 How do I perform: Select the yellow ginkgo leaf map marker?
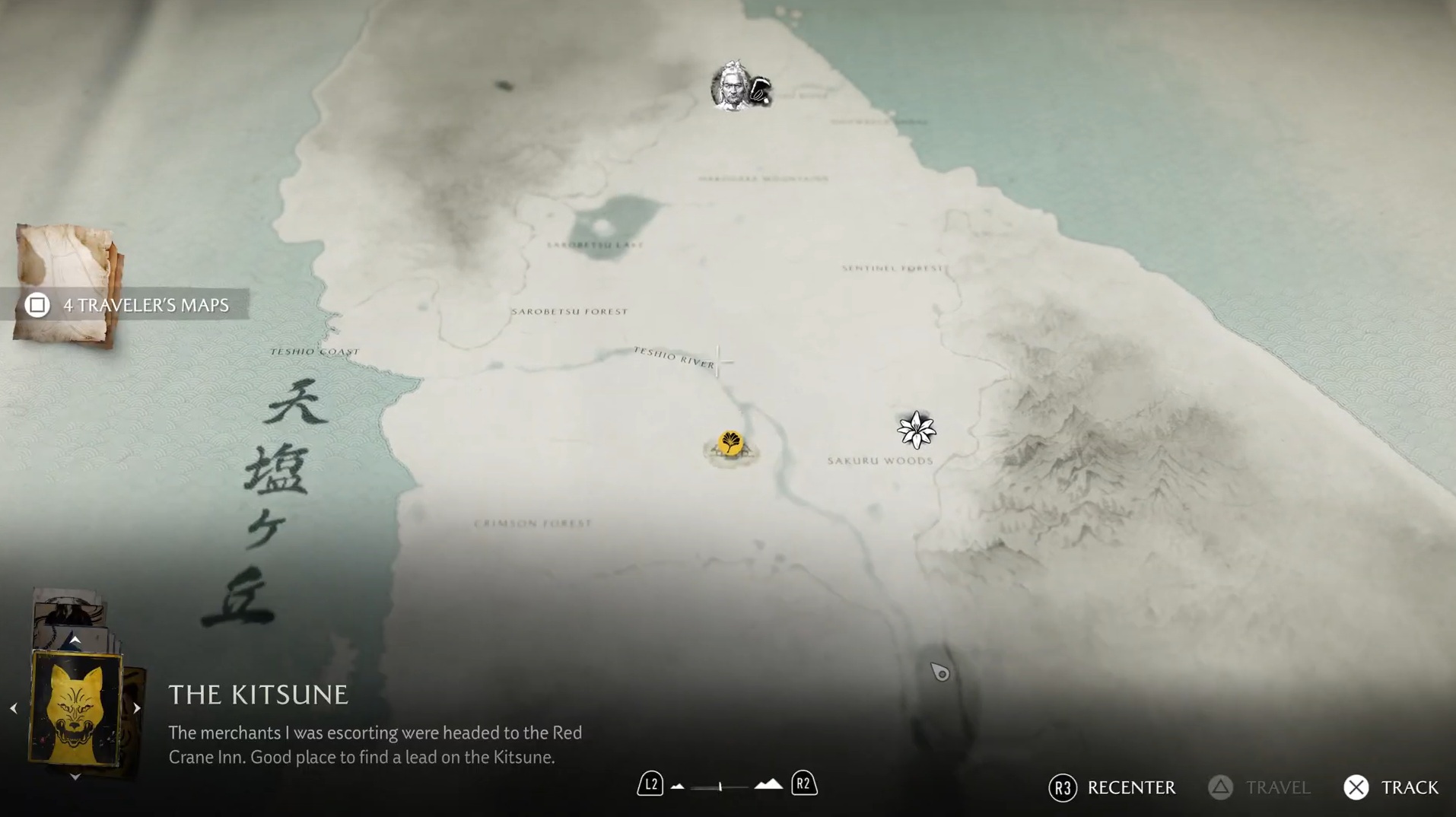point(730,443)
